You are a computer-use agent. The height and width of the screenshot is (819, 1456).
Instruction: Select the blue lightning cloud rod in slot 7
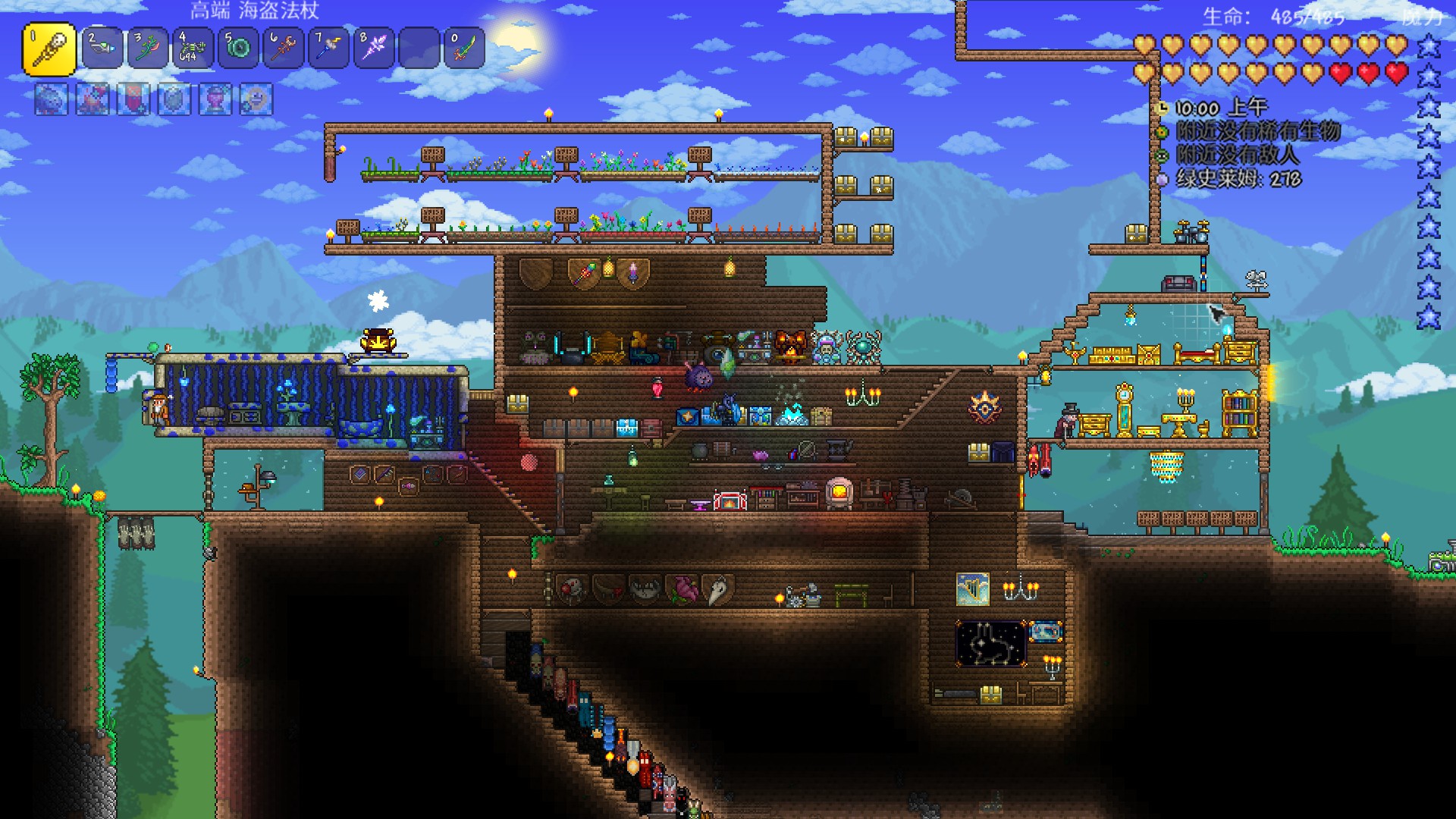[x=329, y=49]
